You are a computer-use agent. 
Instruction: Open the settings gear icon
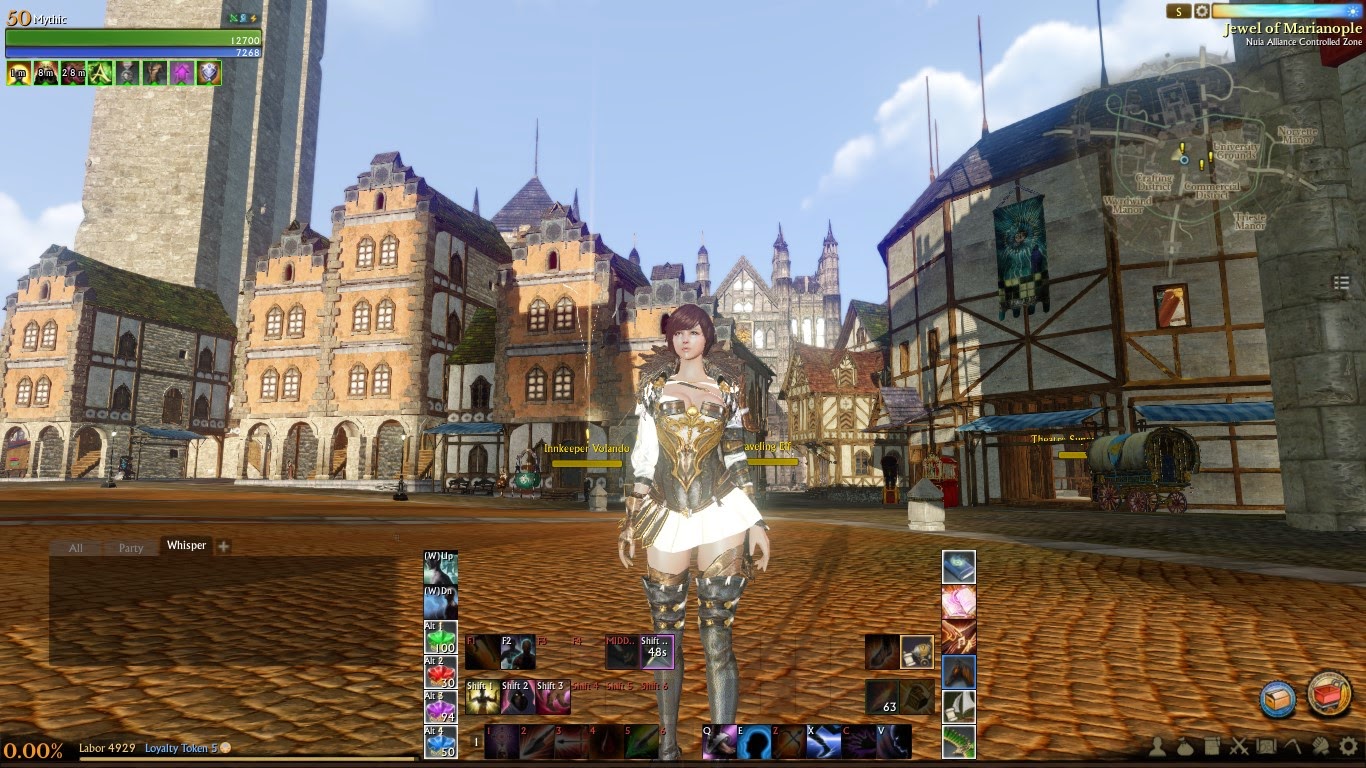[x=1347, y=747]
